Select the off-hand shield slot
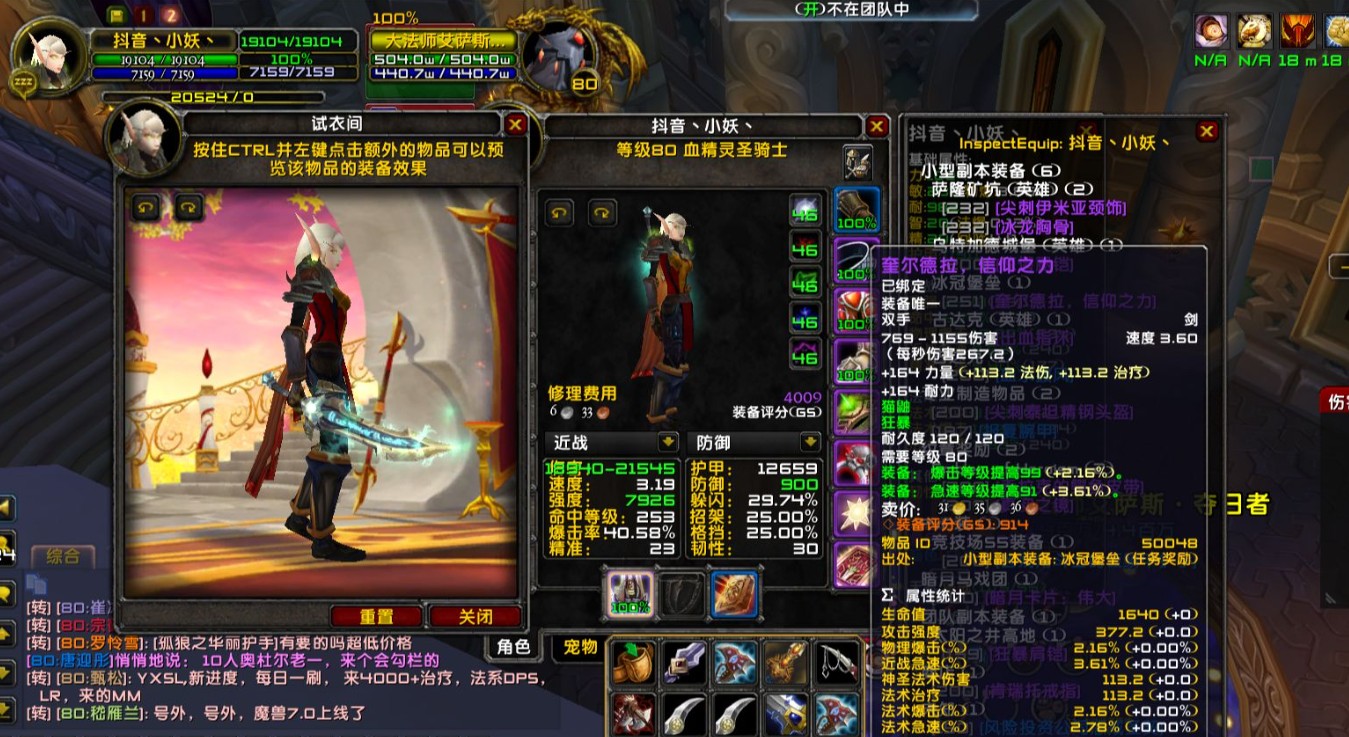Screen dimensions: 1349x737 [x=682, y=592]
